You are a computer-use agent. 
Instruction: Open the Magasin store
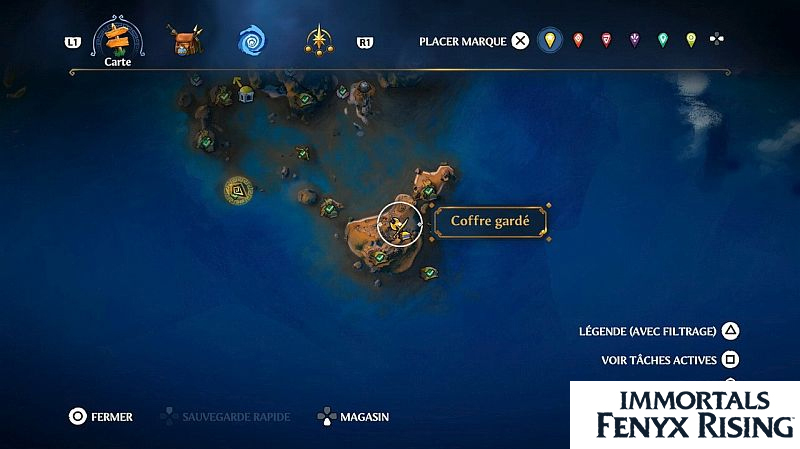pos(327,416)
